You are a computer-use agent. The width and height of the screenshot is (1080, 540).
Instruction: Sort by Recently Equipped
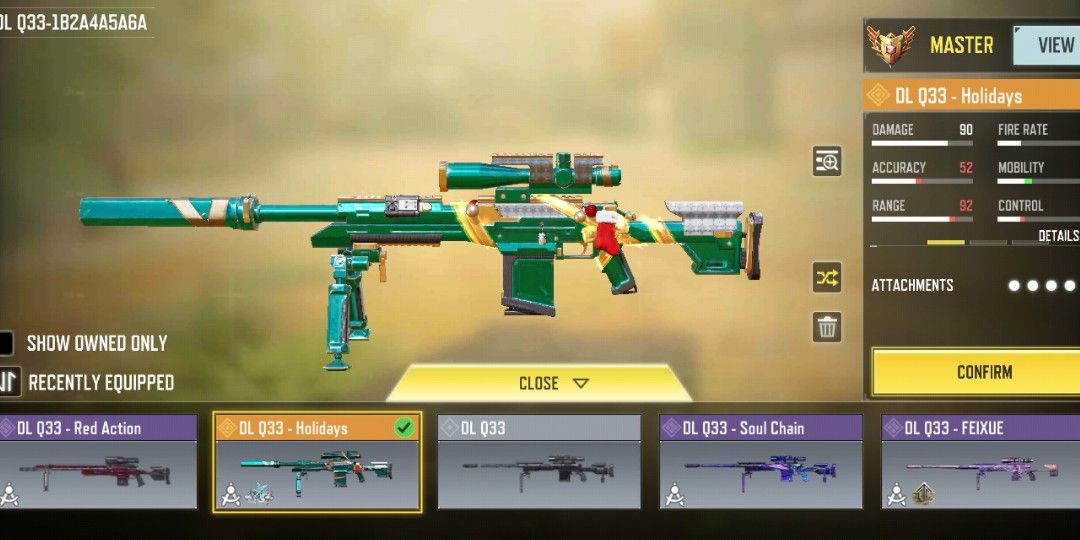tap(10, 382)
